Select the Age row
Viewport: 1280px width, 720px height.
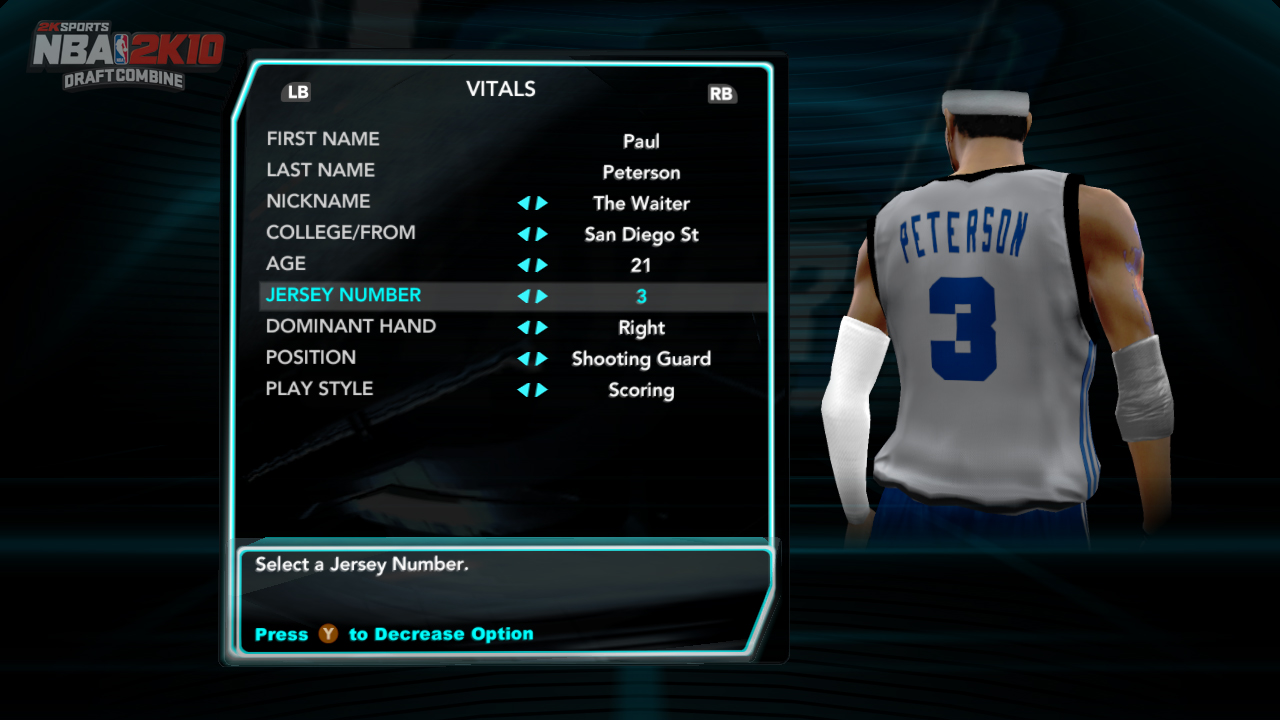pos(286,263)
